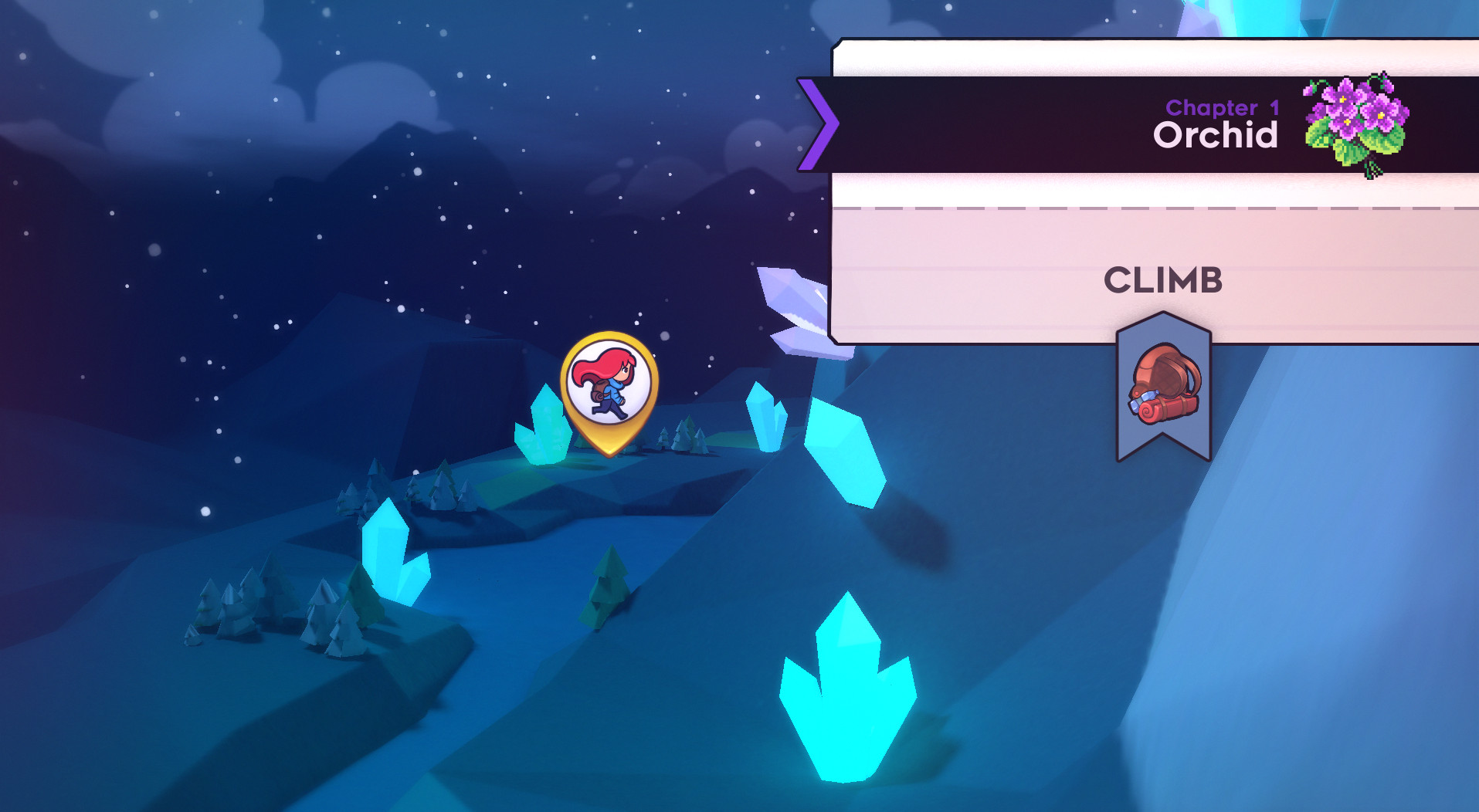The width and height of the screenshot is (1479, 812).
Task: Click the CLIMB label to start
Action: 1165,281
